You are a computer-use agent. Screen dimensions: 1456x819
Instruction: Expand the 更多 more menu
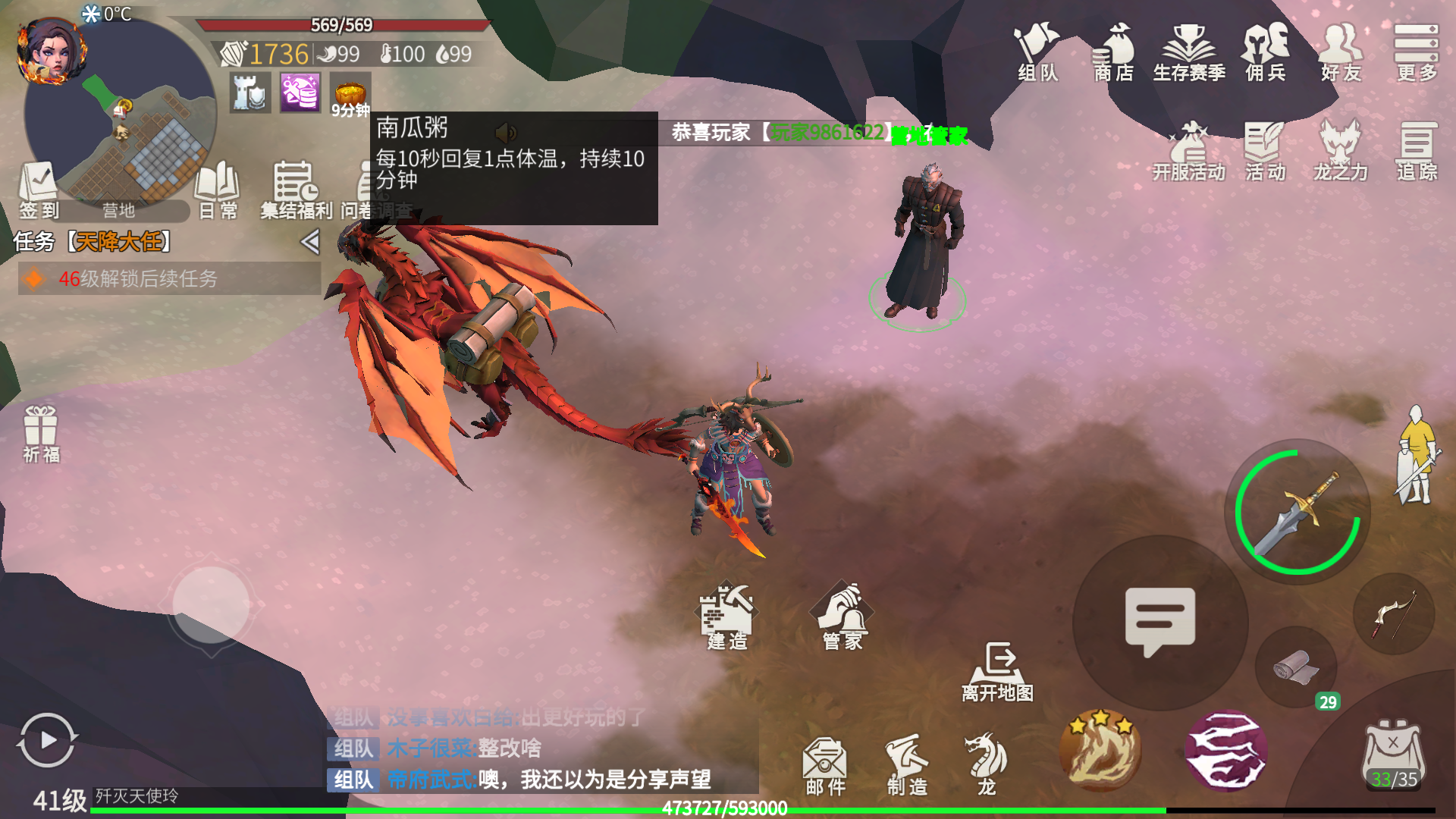pyautogui.click(x=1416, y=52)
